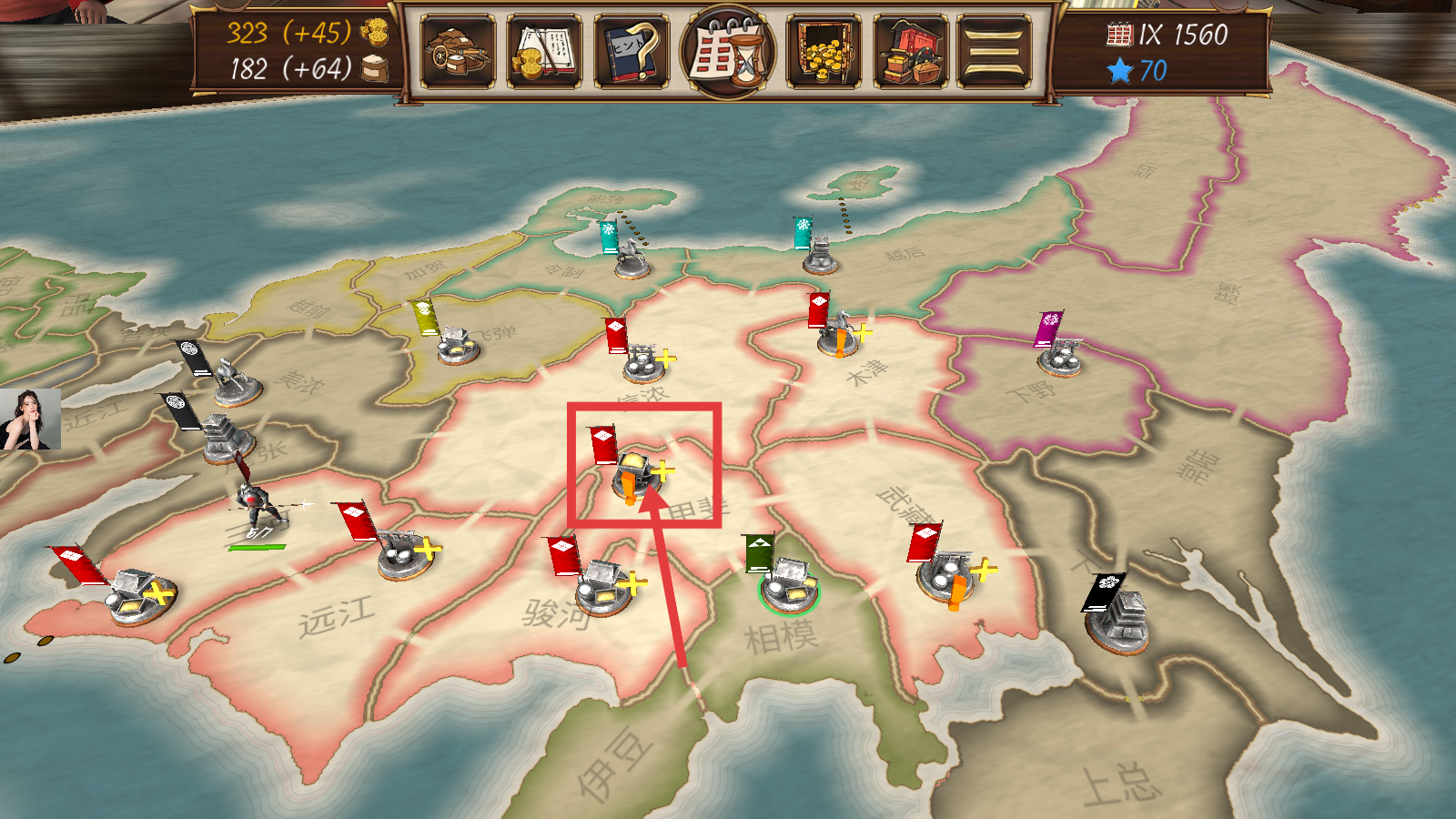Open the ledger book with gold coin
Screen dimensions: 1456x819
tap(544, 52)
